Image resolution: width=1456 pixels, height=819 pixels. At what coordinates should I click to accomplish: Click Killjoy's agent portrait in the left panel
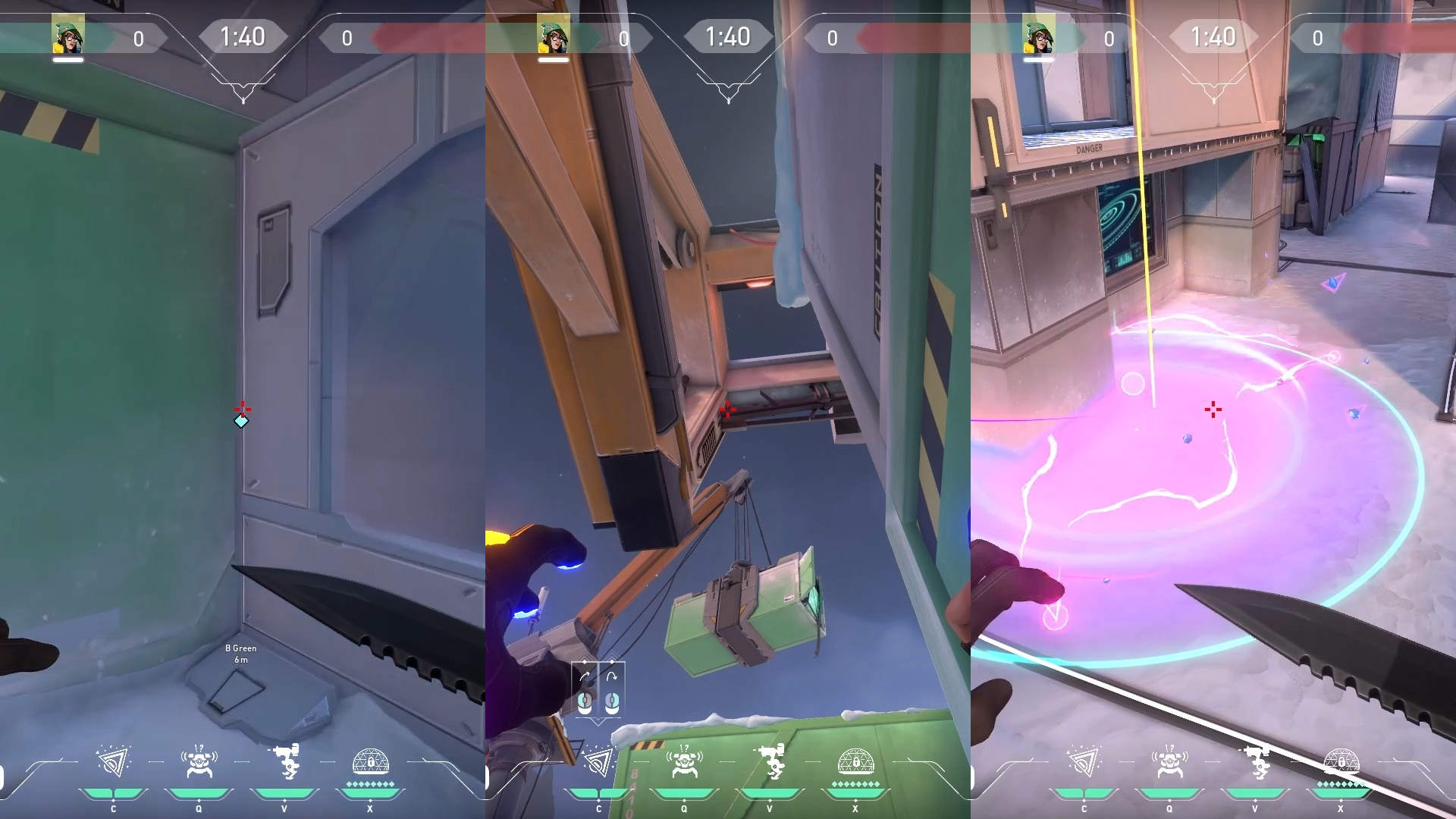click(67, 34)
